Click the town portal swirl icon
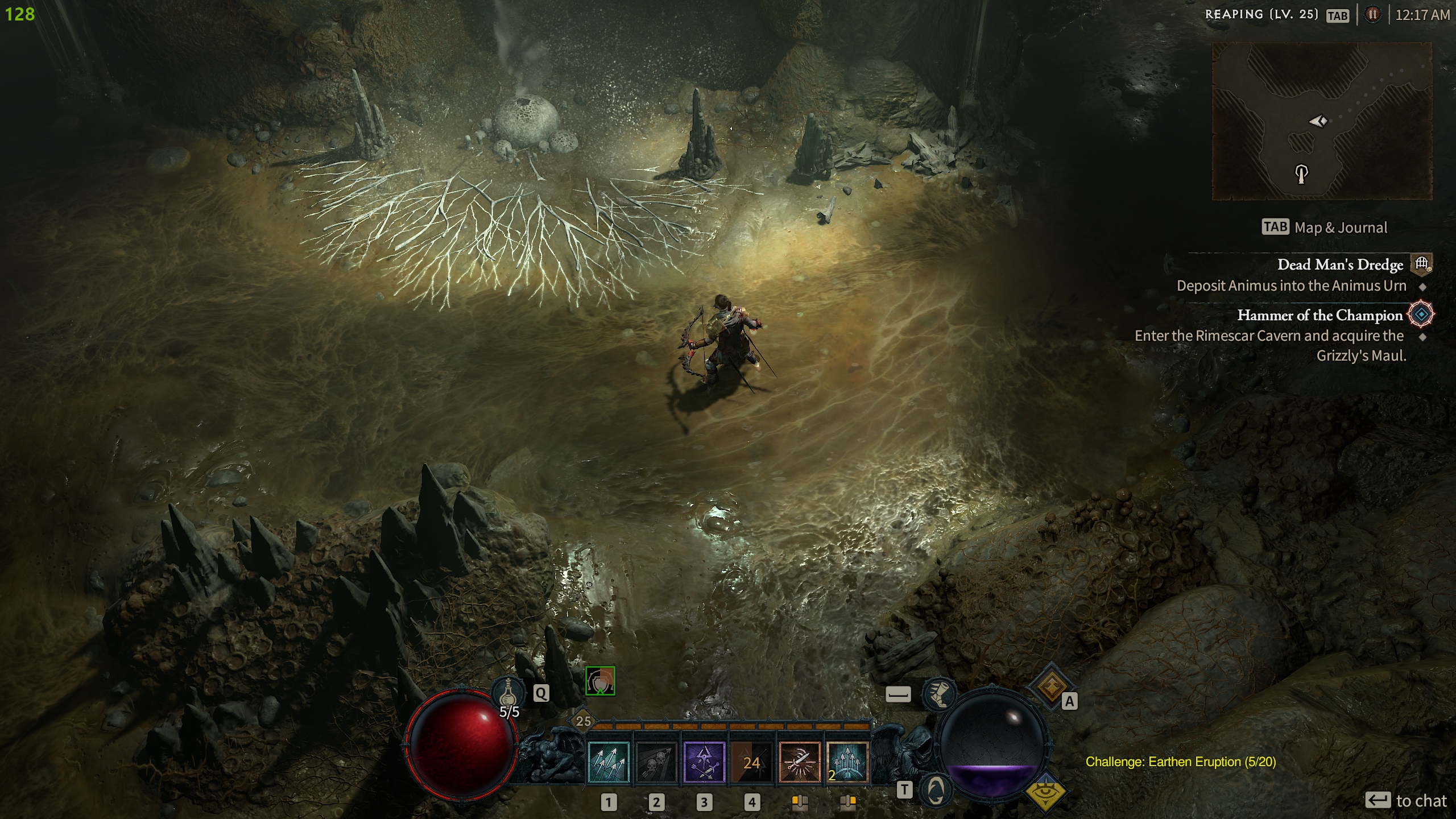Screen dimensions: 1456x819 click(x=936, y=789)
